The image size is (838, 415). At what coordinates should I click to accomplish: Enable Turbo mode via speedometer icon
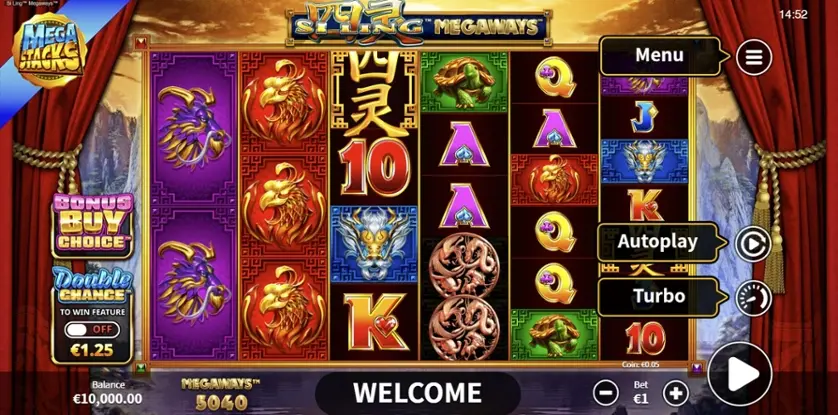tap(752, 297)
